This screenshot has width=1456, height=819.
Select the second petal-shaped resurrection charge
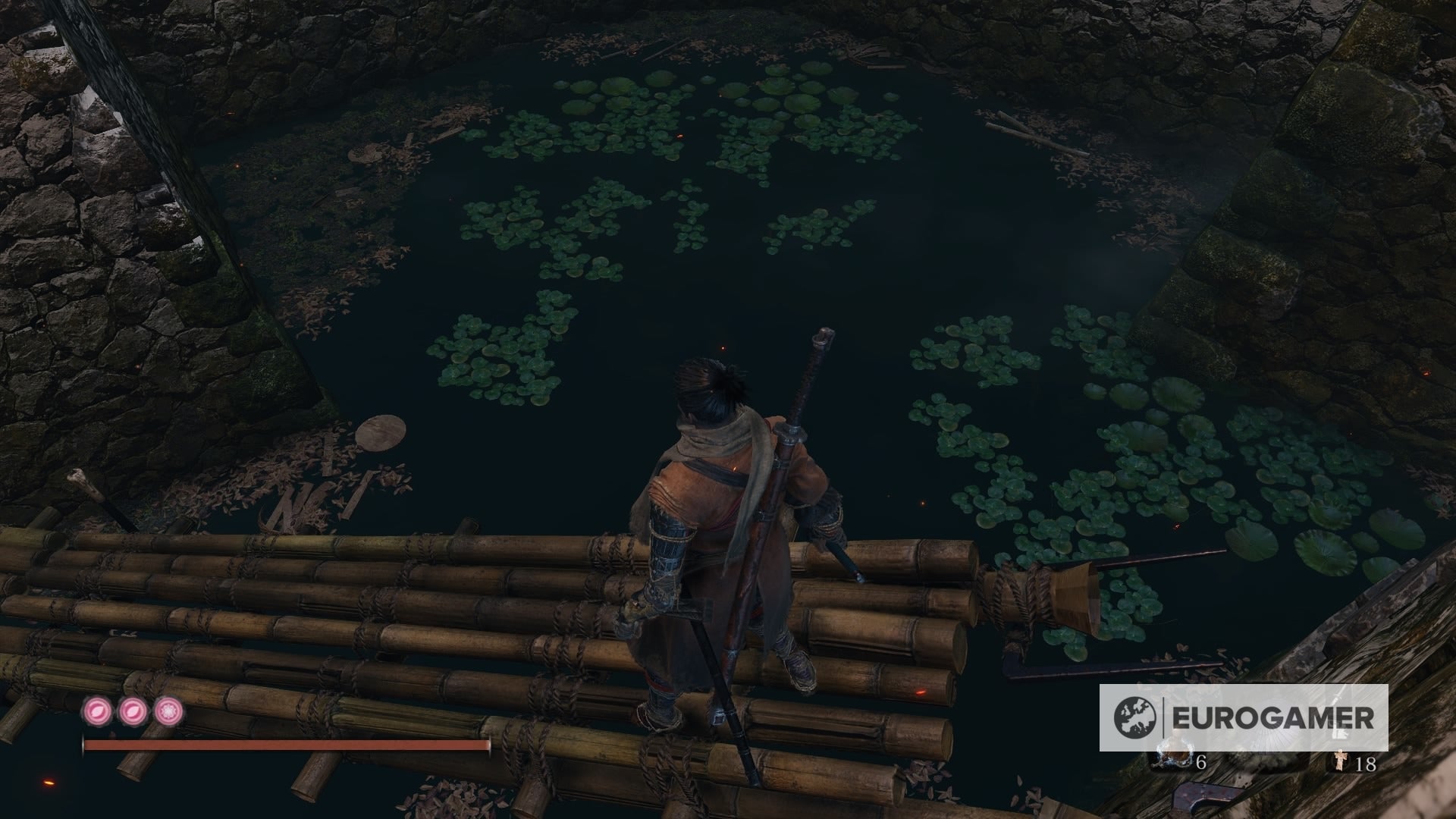tap(133, 711)
